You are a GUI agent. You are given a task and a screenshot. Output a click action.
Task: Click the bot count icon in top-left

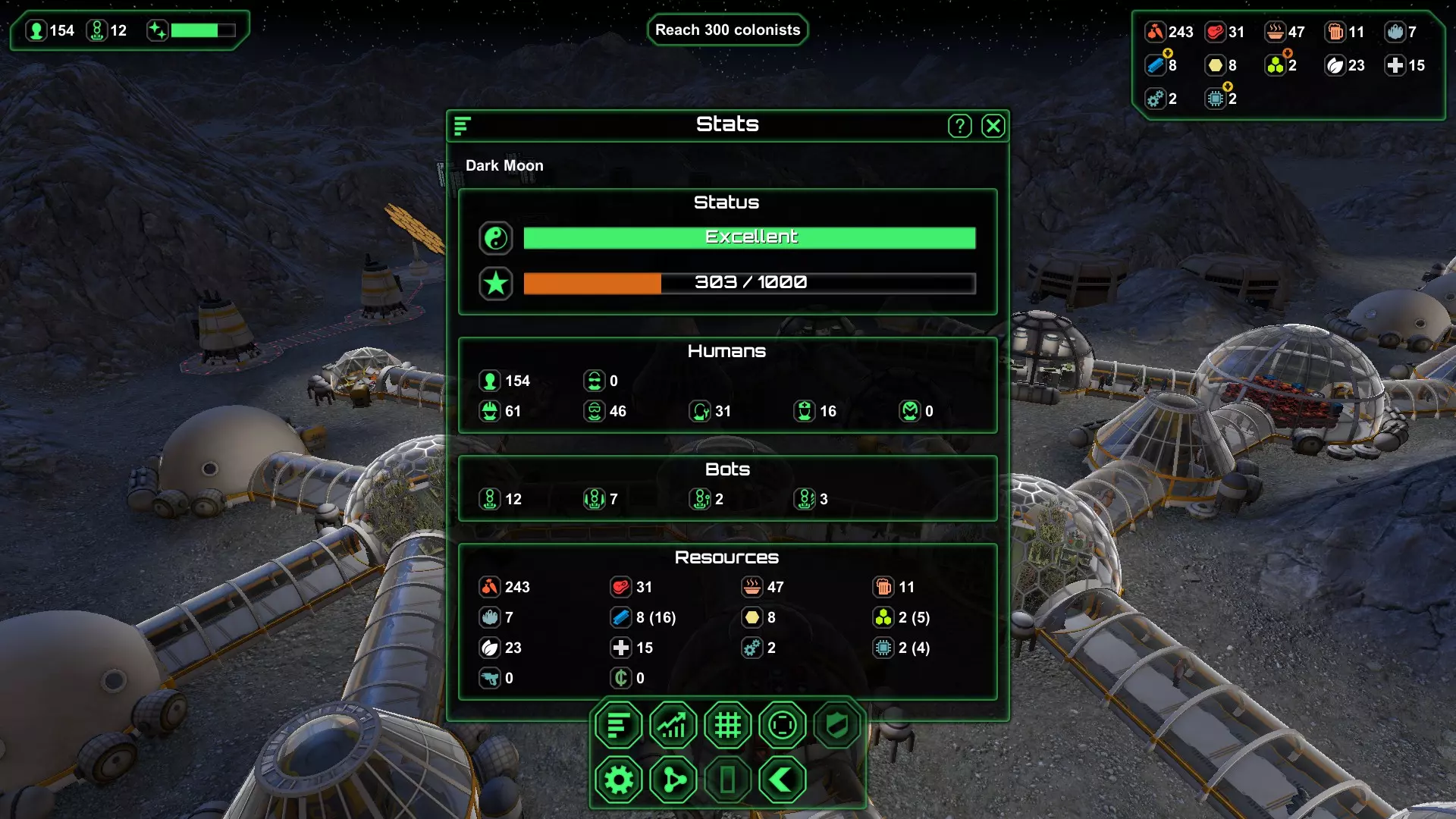[97, 31]
